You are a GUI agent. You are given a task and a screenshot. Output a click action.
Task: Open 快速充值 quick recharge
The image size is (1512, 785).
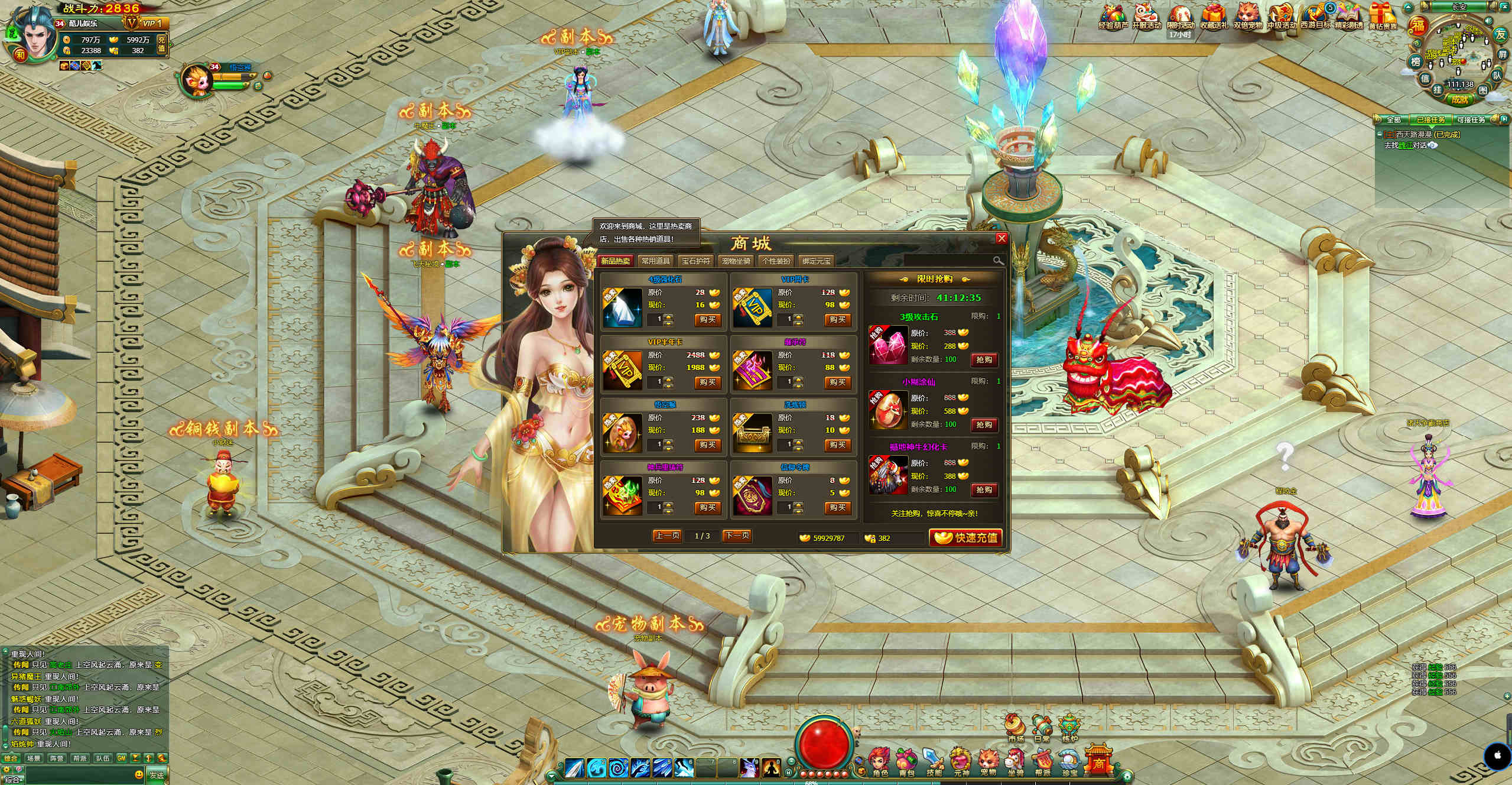965,537
